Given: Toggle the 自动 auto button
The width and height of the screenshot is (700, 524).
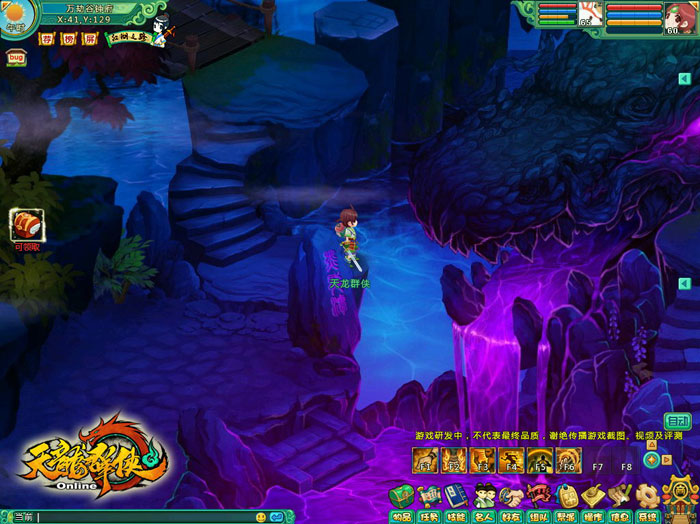Looking at the screenshot, I should 678,421.
